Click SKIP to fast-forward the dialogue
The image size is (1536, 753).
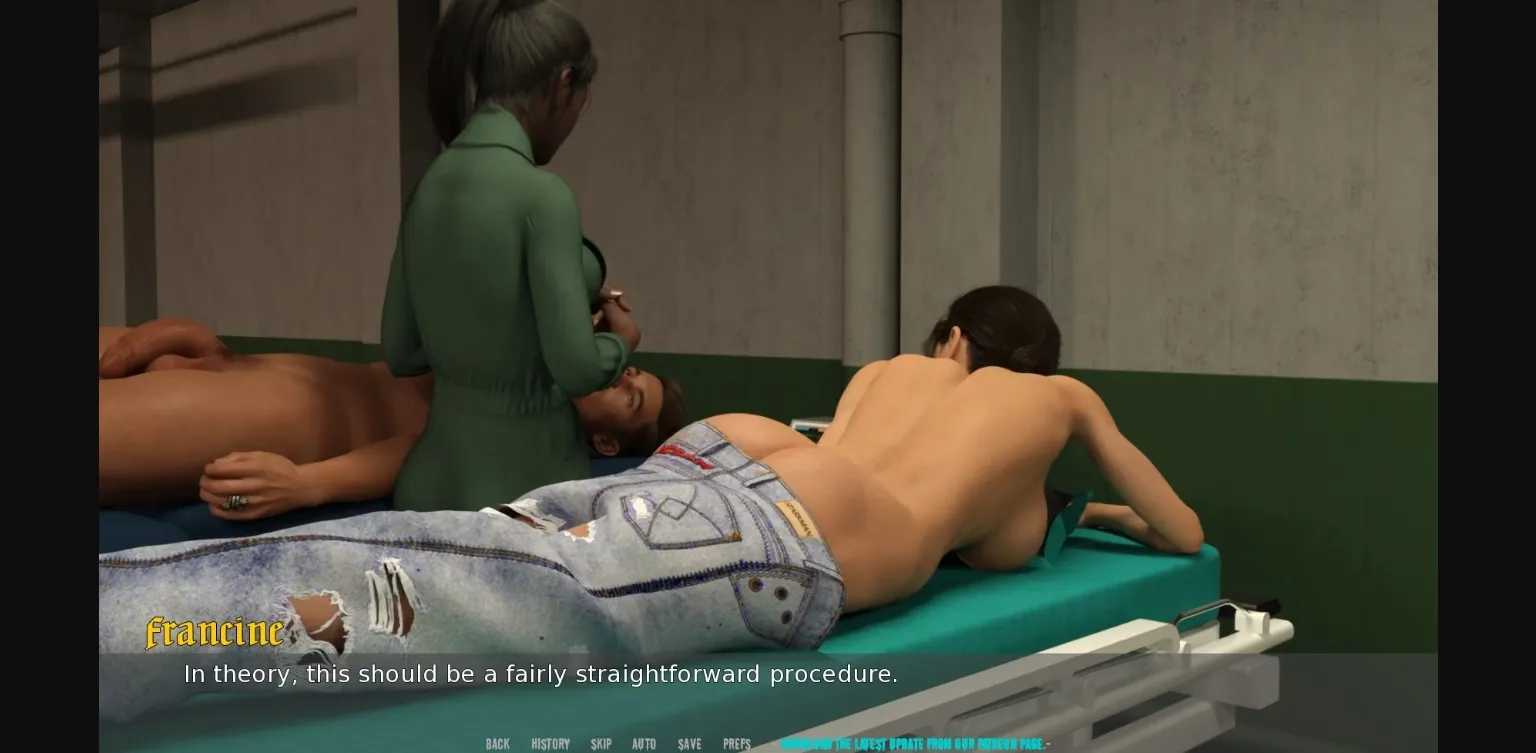pyautogui.click(x=601, y=744)
